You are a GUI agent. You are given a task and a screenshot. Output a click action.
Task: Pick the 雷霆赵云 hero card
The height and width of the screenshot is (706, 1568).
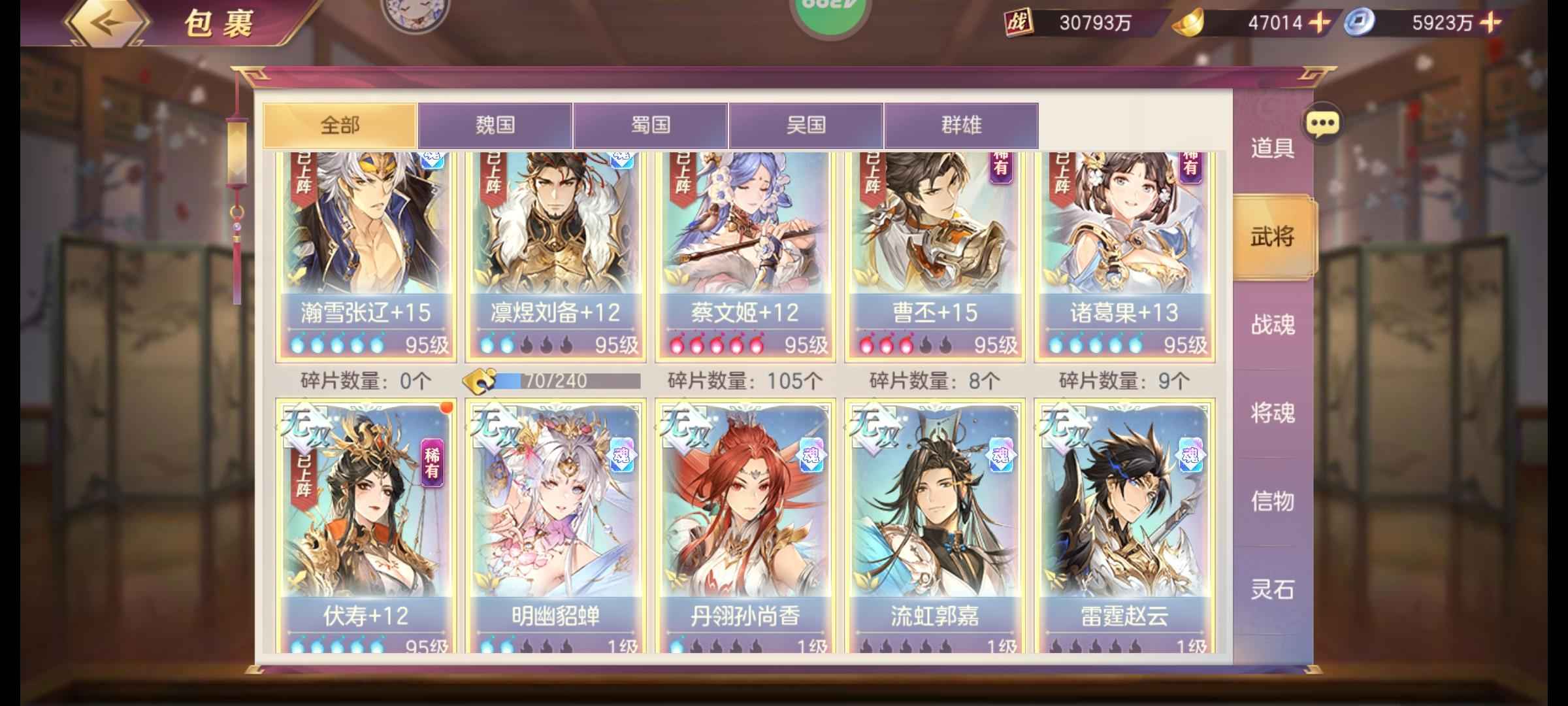pyautogui.click(x=1124, y=523)
